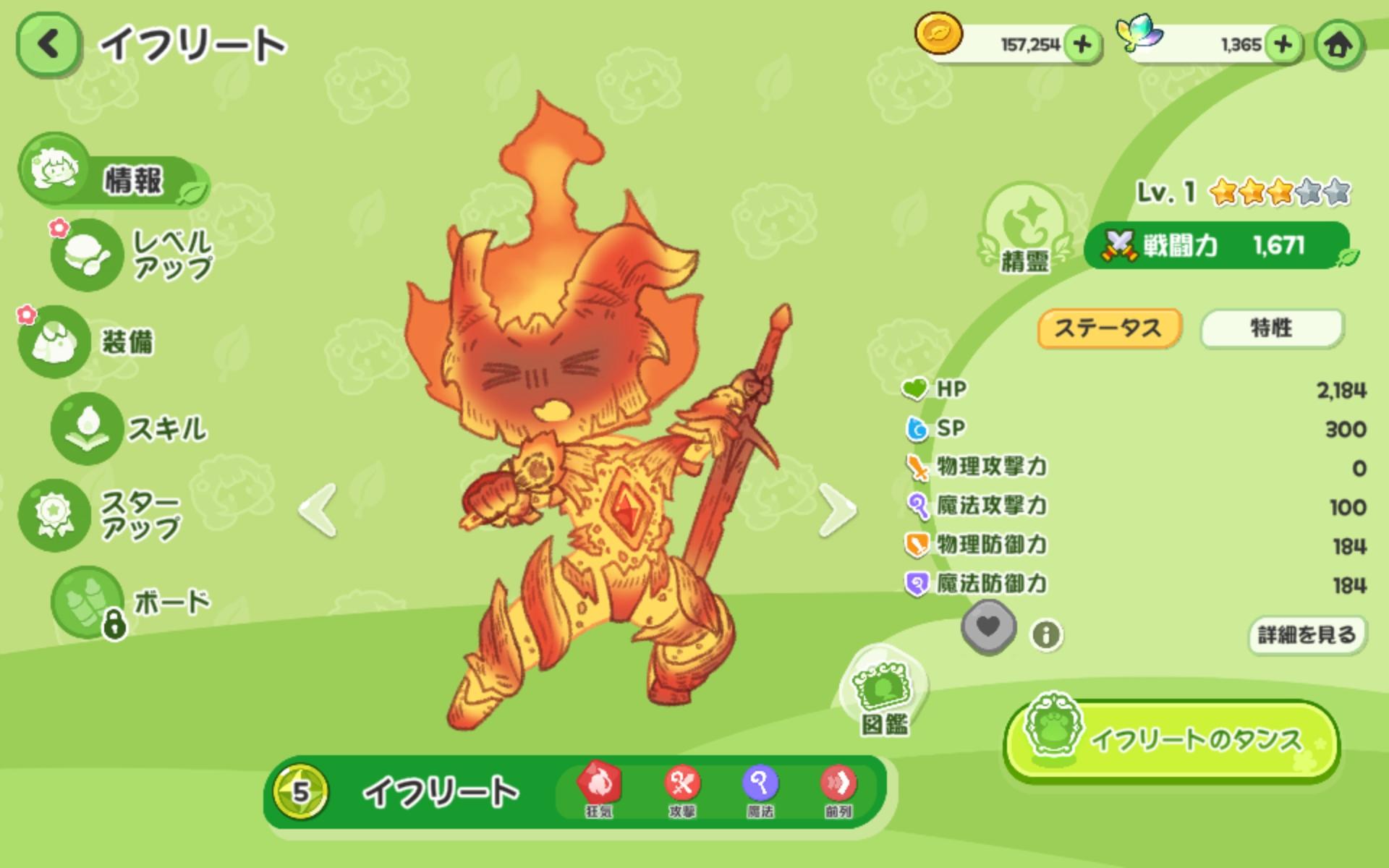Add more butterfly gems
The image size is (1389, 868).
1283,45
